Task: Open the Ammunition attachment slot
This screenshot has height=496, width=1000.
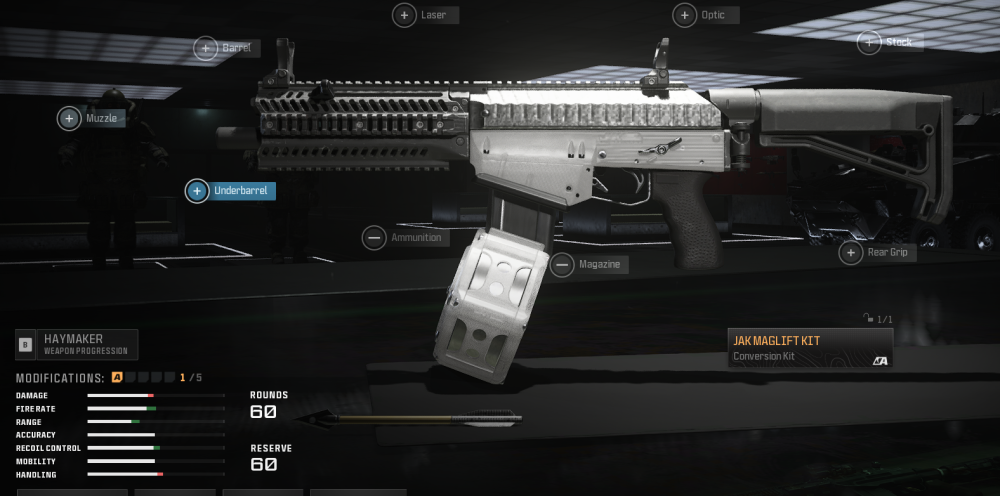Action: coord(374,238)
